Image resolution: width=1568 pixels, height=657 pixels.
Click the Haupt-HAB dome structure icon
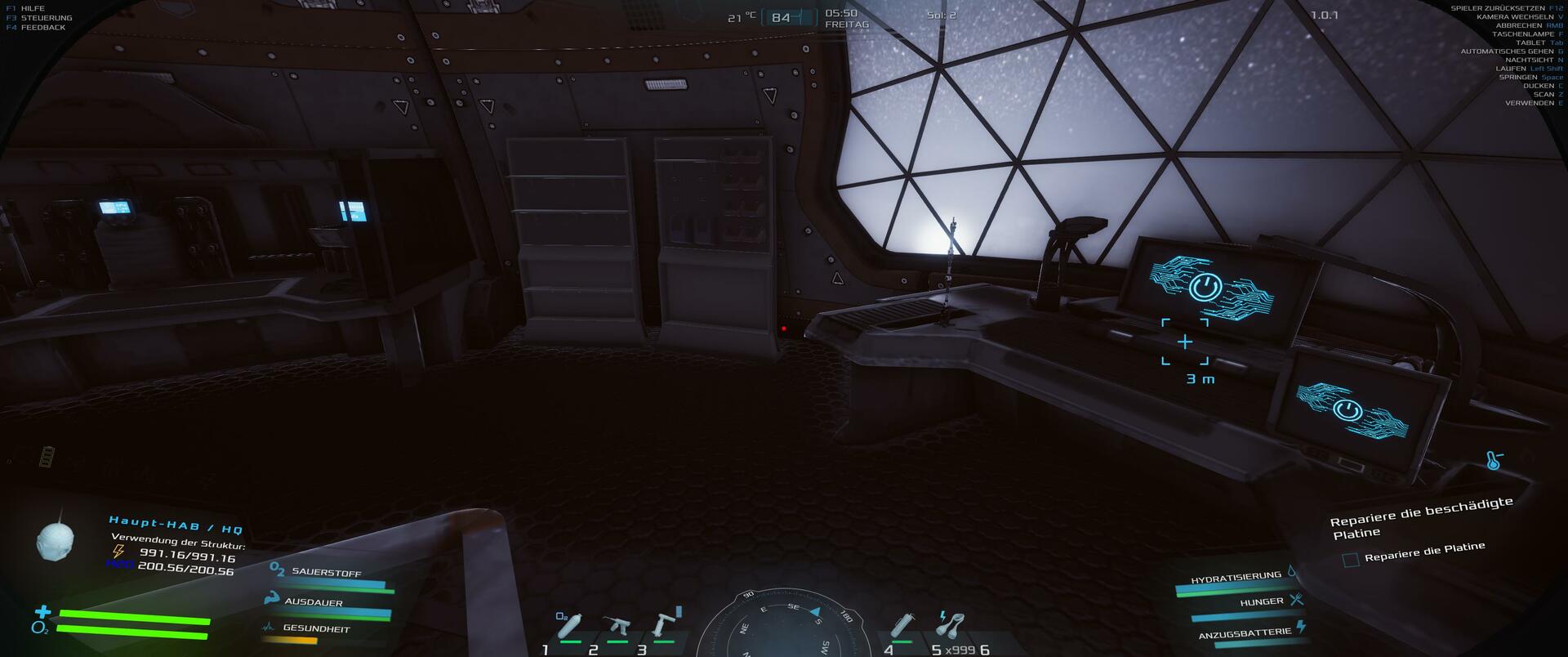tap(56, 539)
